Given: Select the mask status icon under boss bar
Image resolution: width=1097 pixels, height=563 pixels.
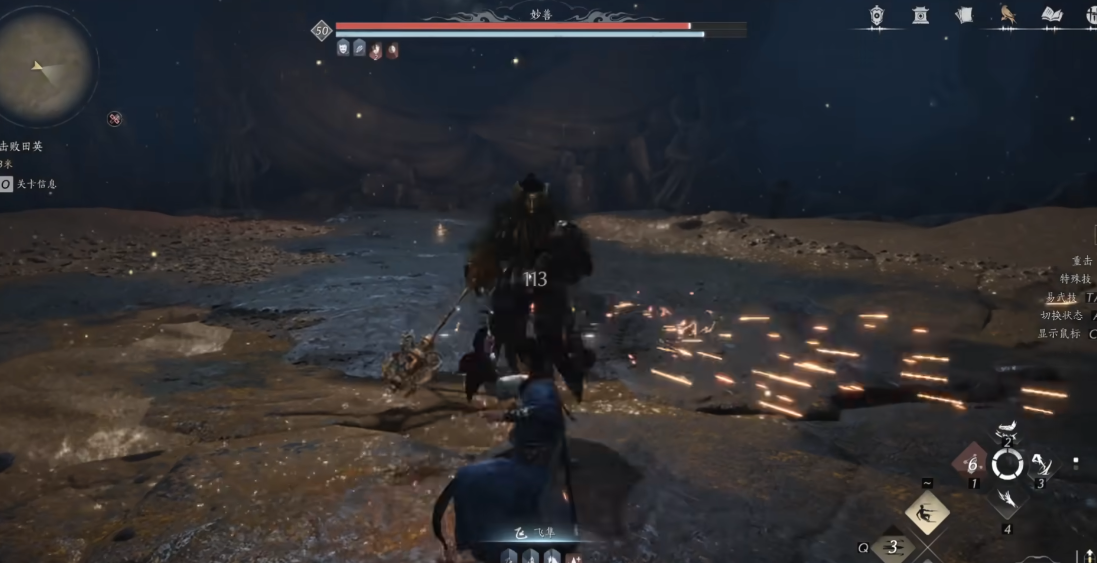Looking at the screenshot, I should click(x=343, y=48).
